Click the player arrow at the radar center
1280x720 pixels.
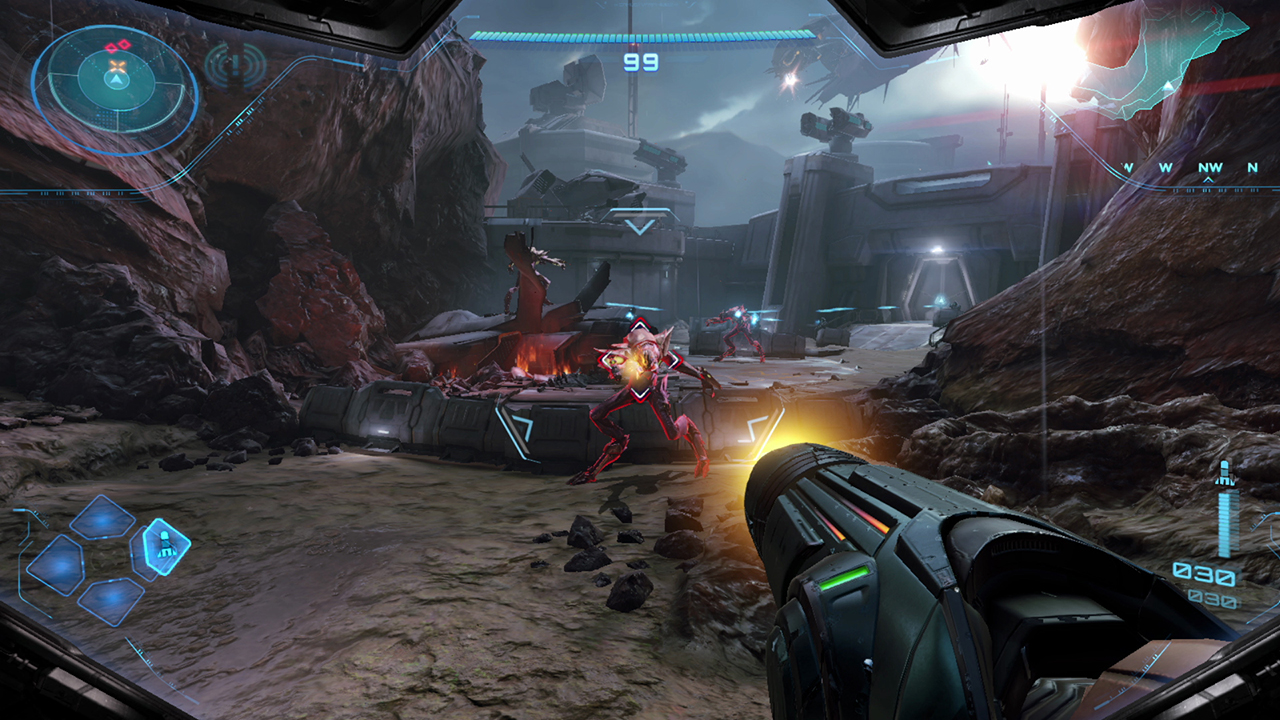tap(116, 80)
